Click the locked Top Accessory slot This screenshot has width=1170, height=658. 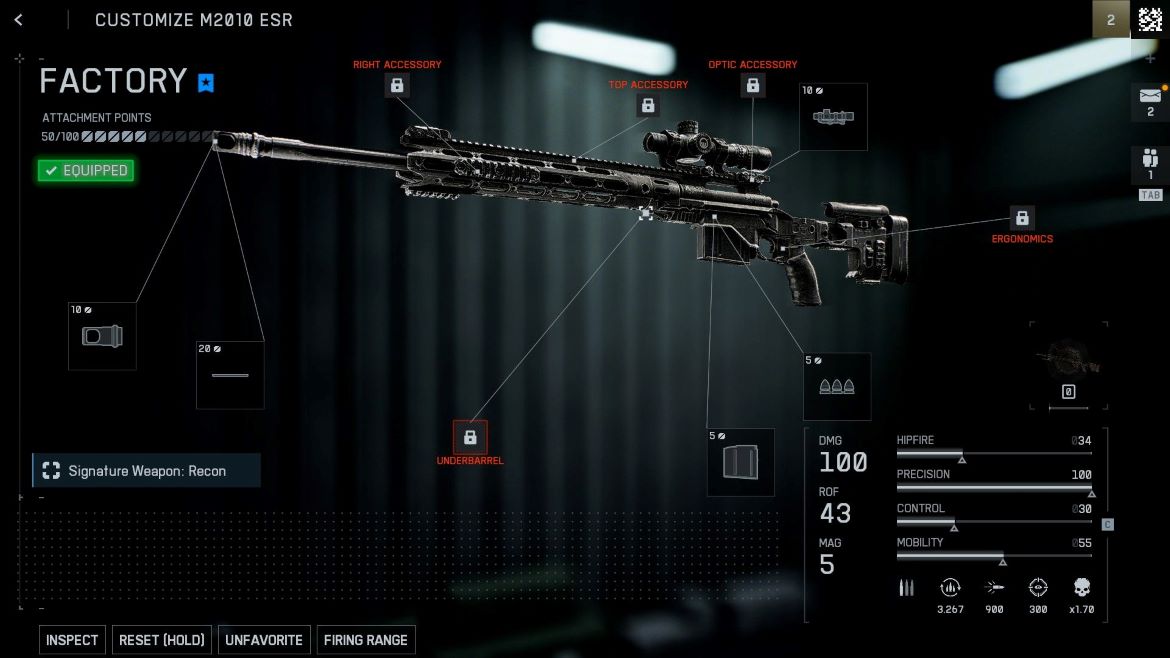point(648,105)
